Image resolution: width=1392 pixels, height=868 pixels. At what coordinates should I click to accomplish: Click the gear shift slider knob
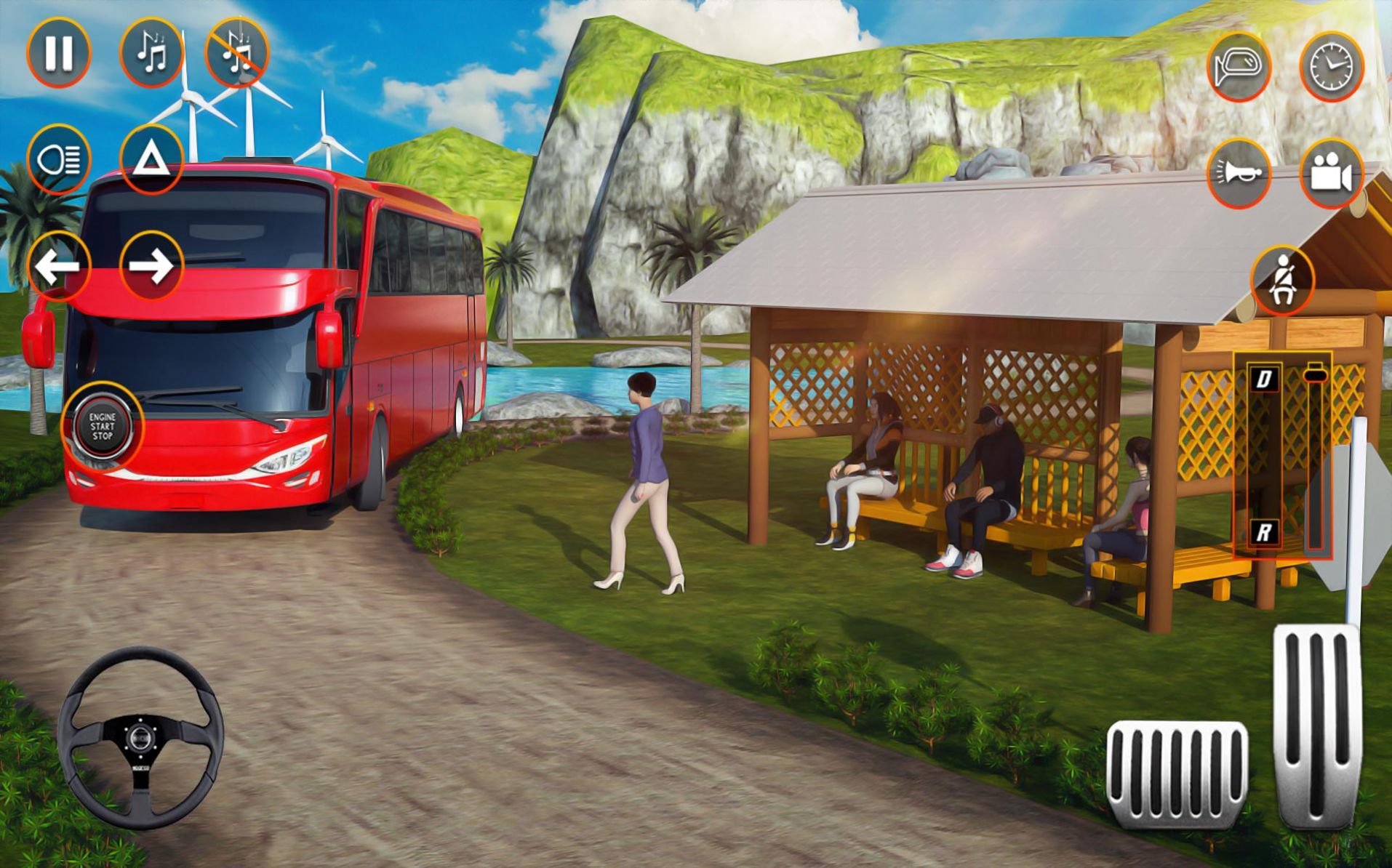1314,374
